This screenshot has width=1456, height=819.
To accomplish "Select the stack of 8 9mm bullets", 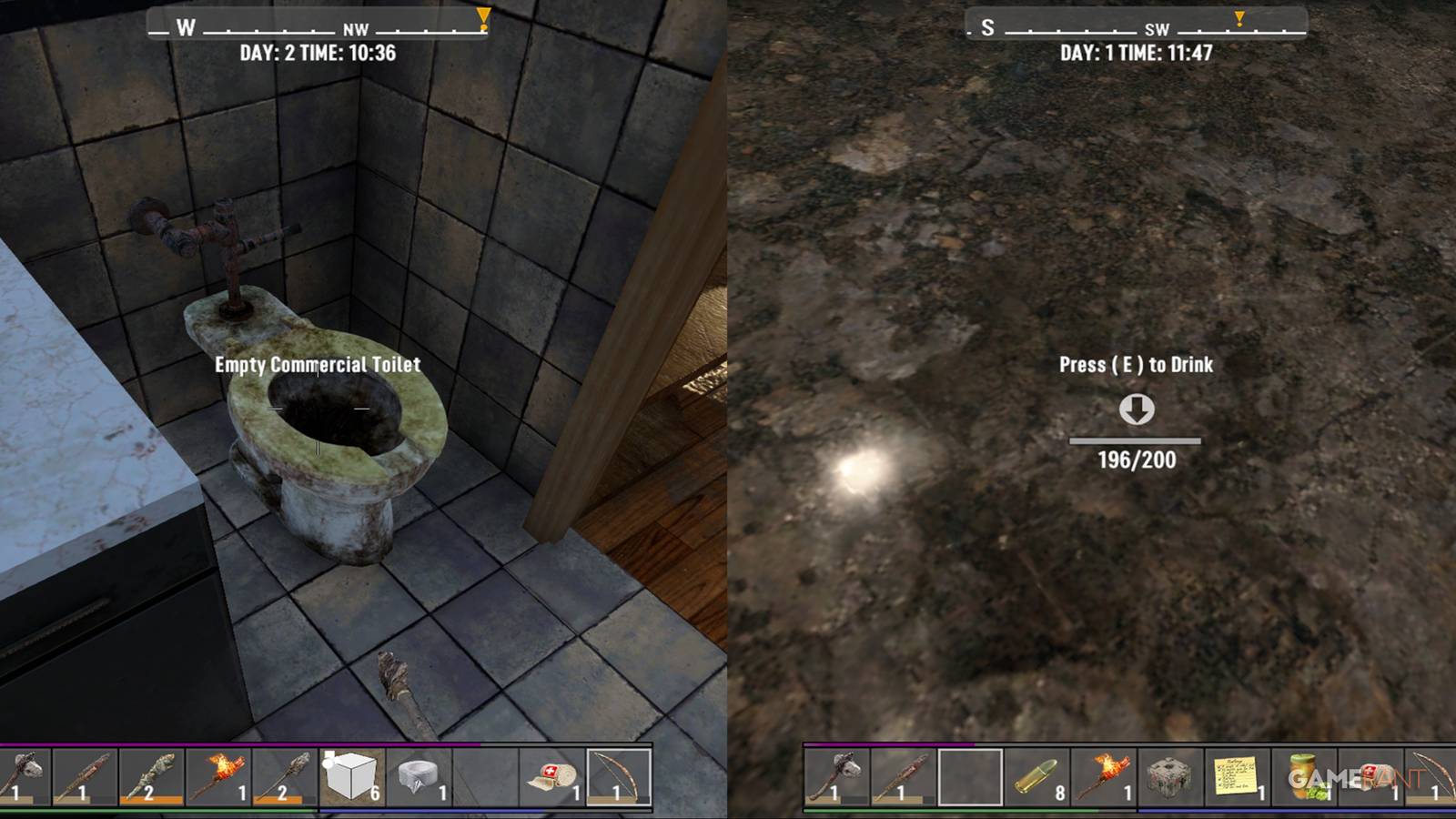I will click(1036, 778).
